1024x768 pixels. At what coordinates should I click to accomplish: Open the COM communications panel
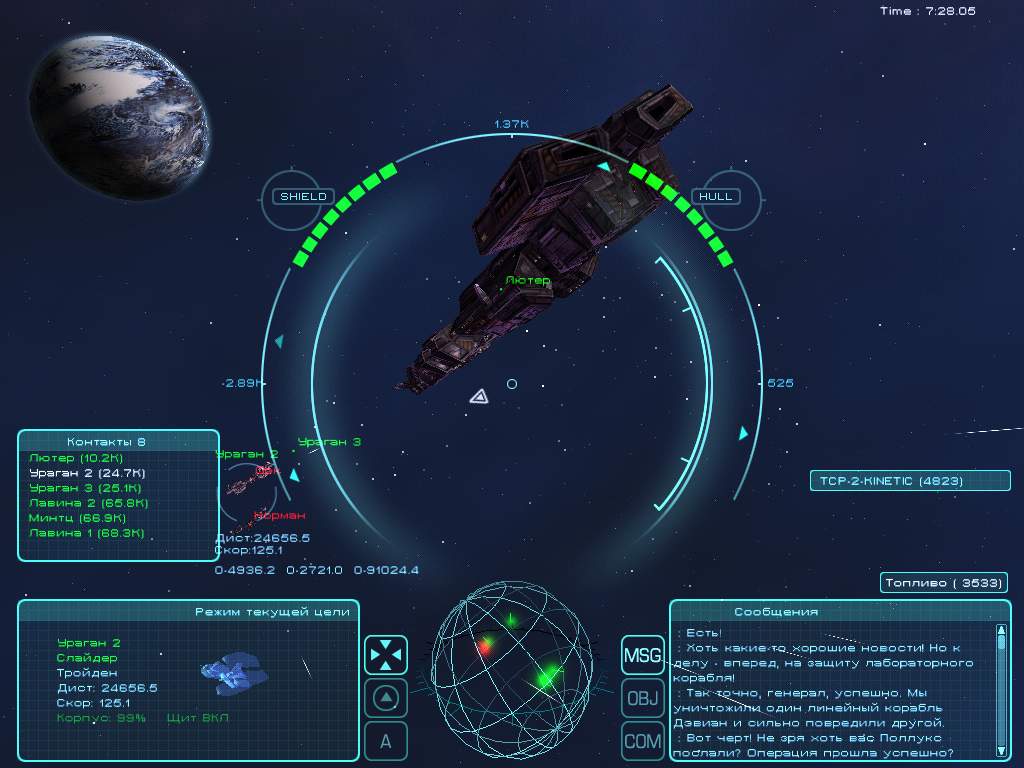point(643,741)
